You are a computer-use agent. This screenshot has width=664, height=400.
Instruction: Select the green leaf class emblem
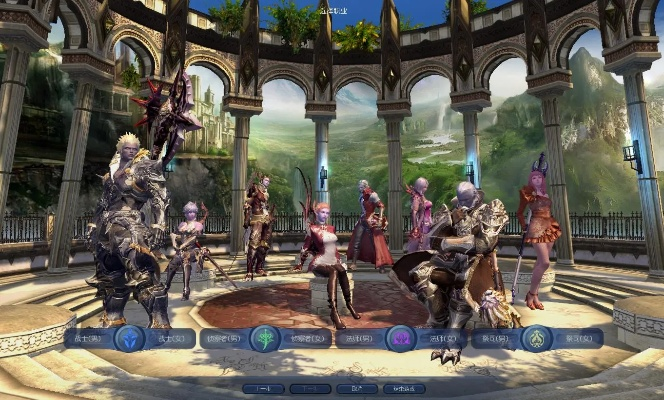click(265, 339)
